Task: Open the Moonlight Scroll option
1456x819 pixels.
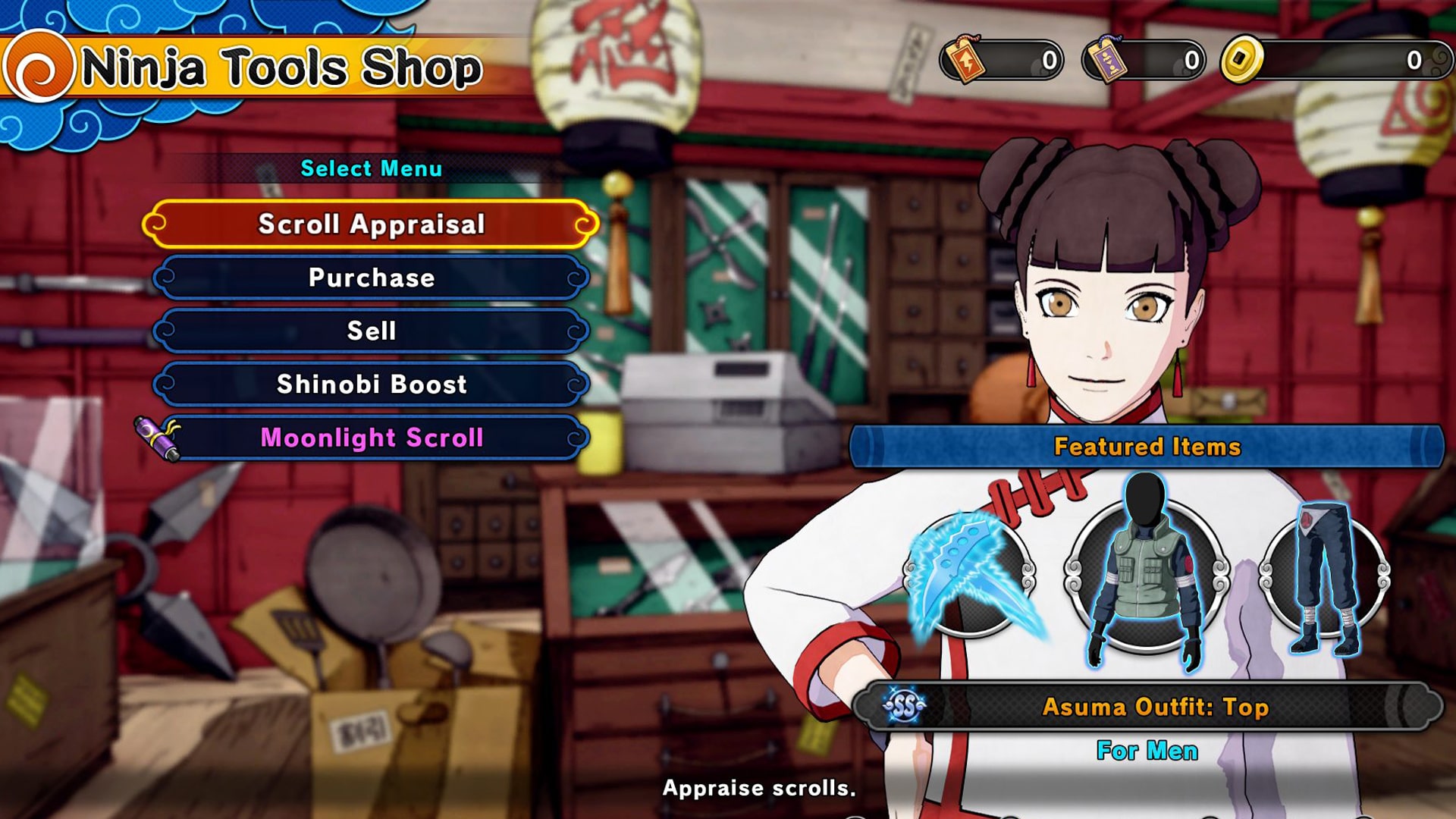Action: pyautogui.click(x=372, y=438)
